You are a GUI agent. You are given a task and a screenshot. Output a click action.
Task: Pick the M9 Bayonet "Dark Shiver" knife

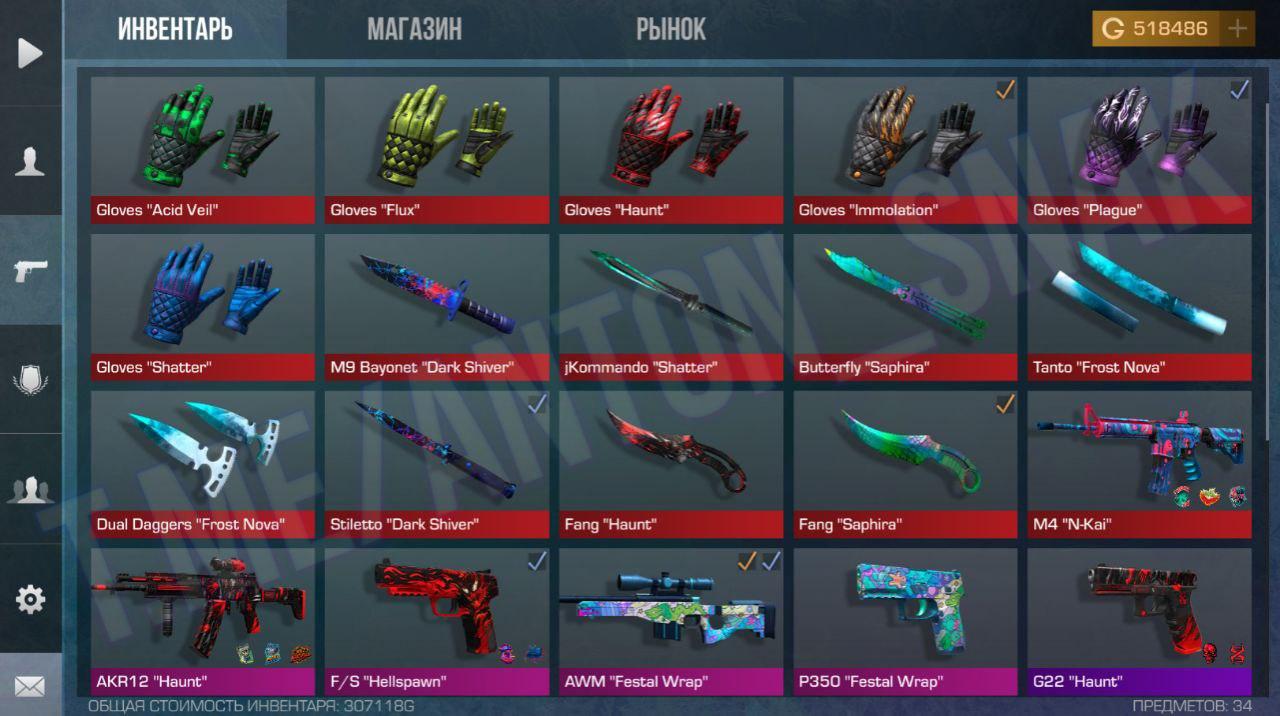(x=437, y=307)
